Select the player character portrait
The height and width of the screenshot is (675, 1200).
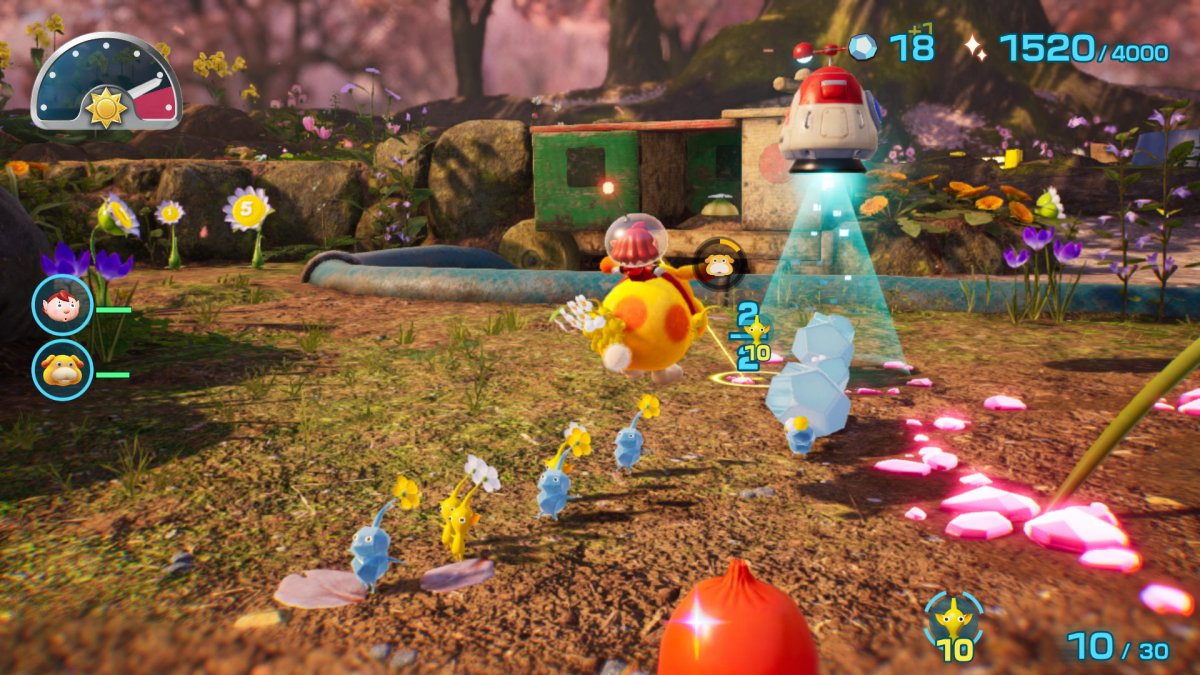click(x=62, y=304)
